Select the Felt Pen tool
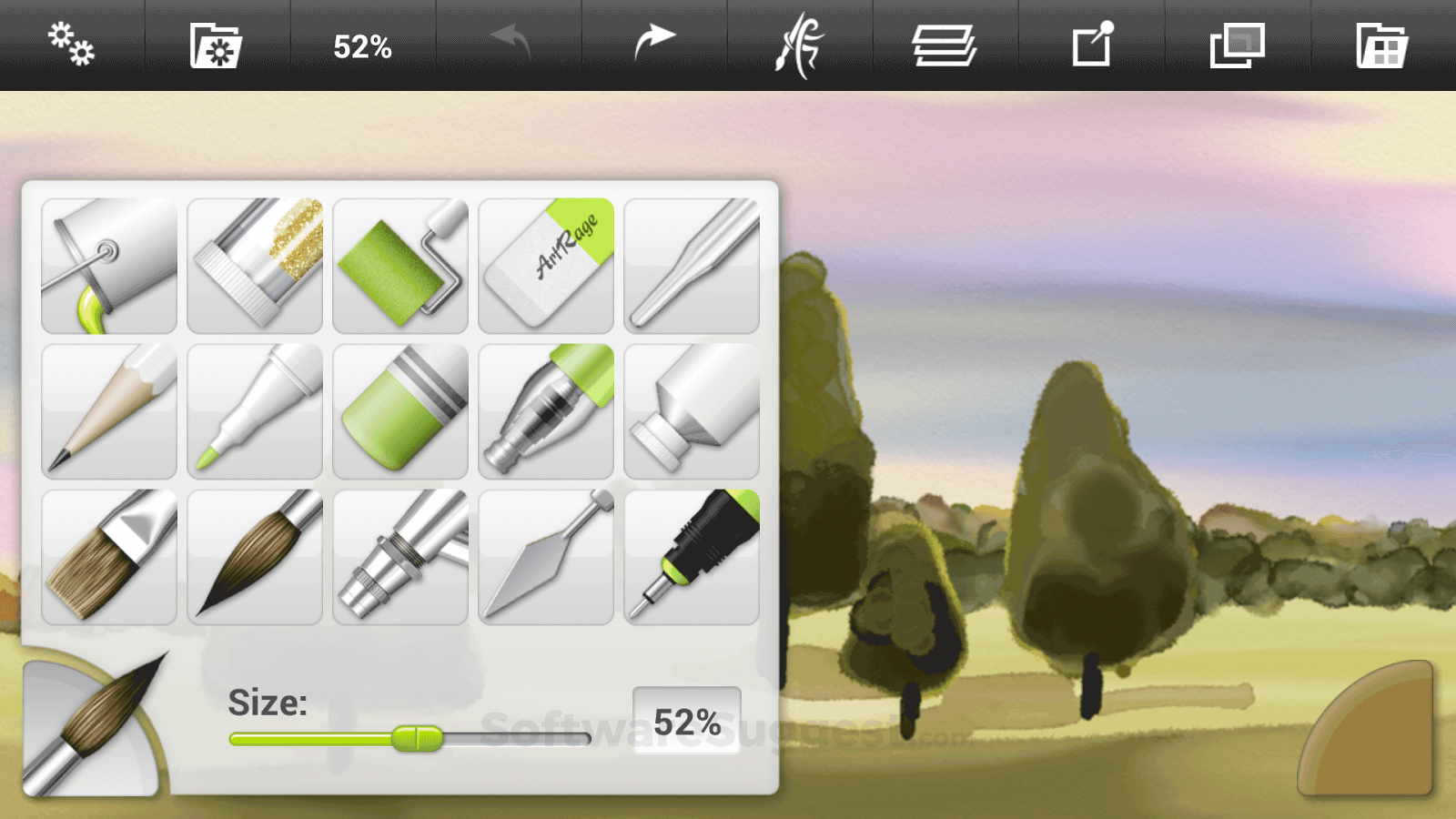This screenshot has height=819, width=1456. pyautogui.click(x=255, y=409)
